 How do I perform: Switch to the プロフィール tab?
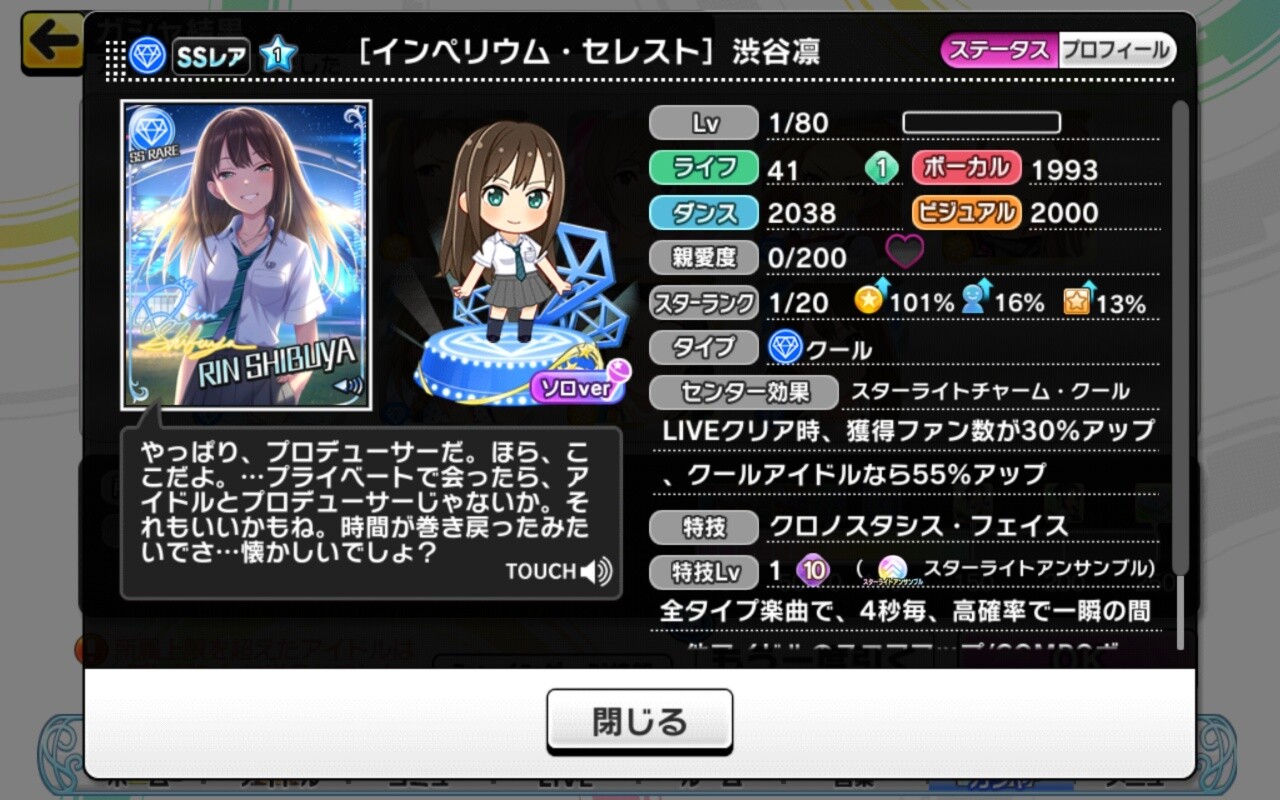click(x=1115, y=50)
